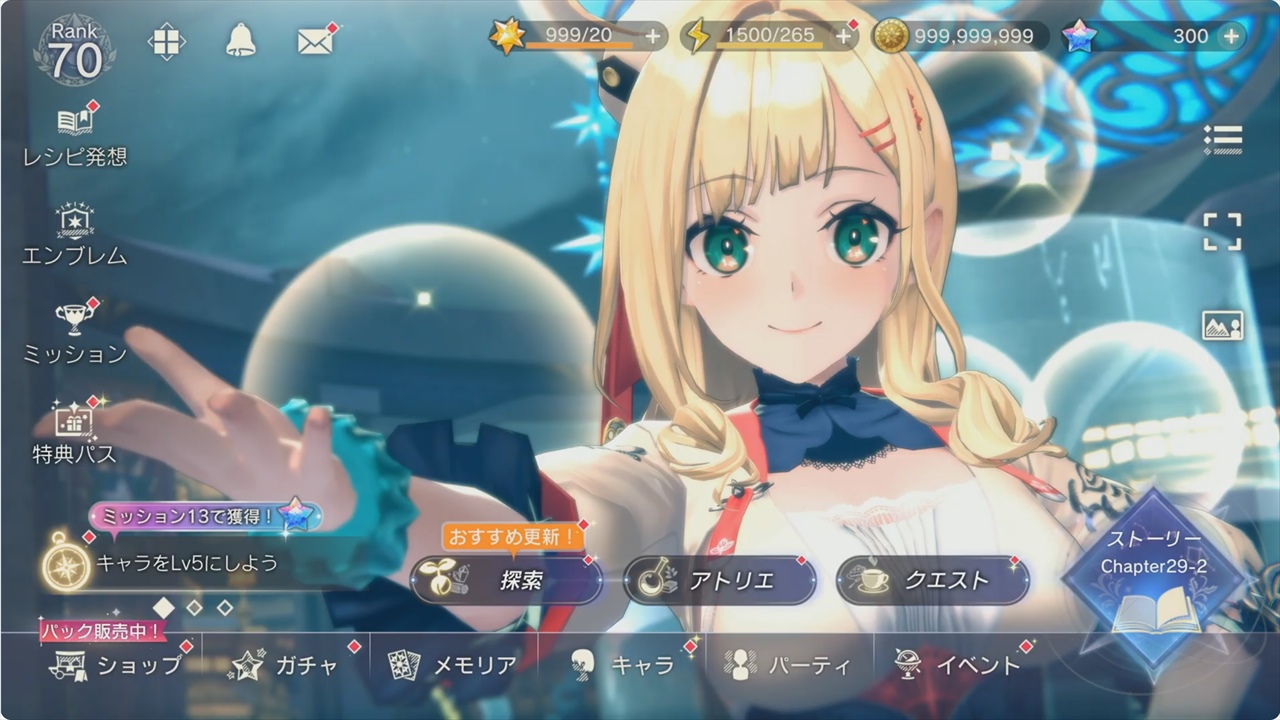Open レシピ発想 recipe ideas
Viewport: 1280px width, 720px height.
point(75,136)
